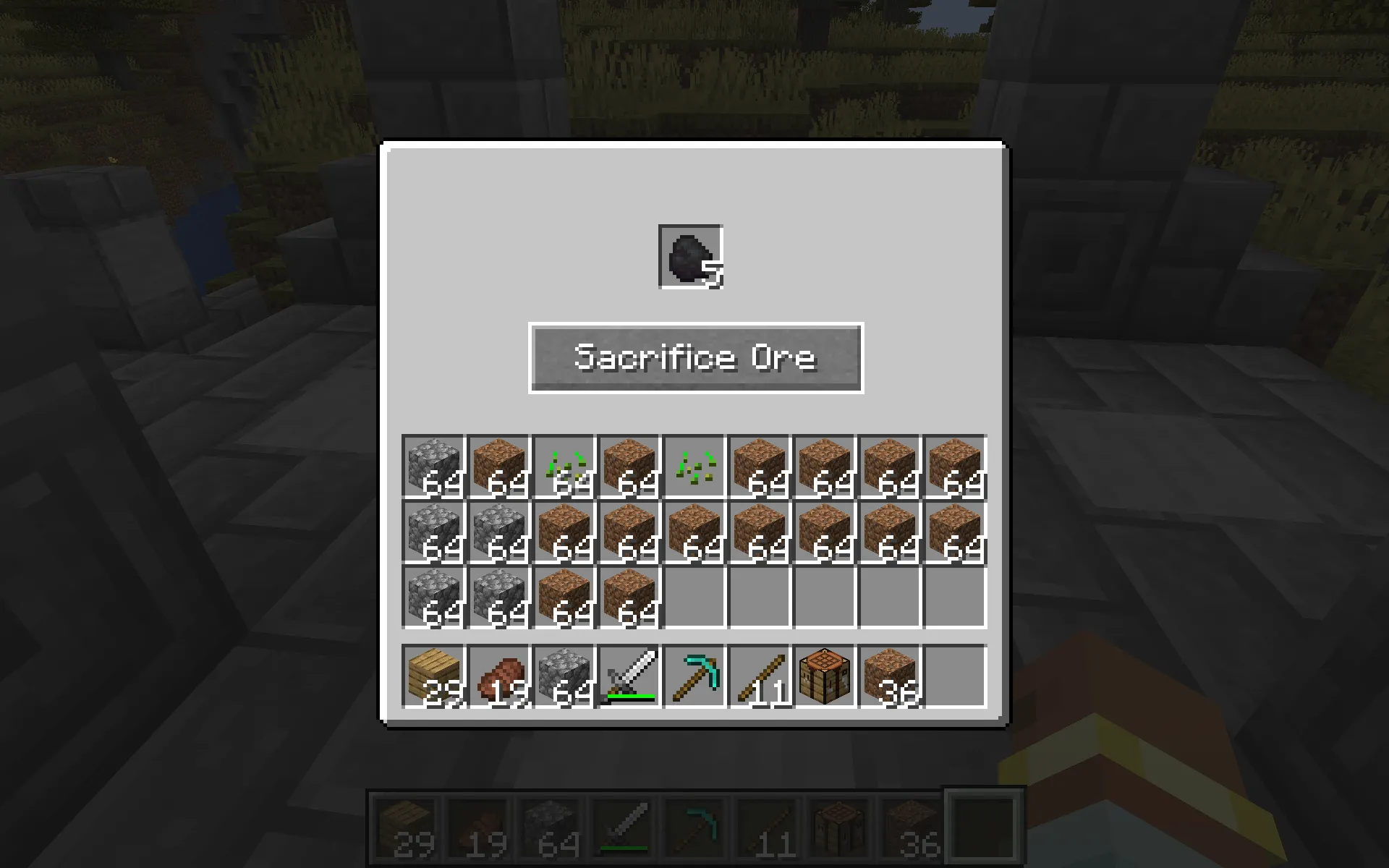Pick up the last dirt stack in the third row
Image resolution: width=1389 pixels, height=868 pixels.
(628, 597)
